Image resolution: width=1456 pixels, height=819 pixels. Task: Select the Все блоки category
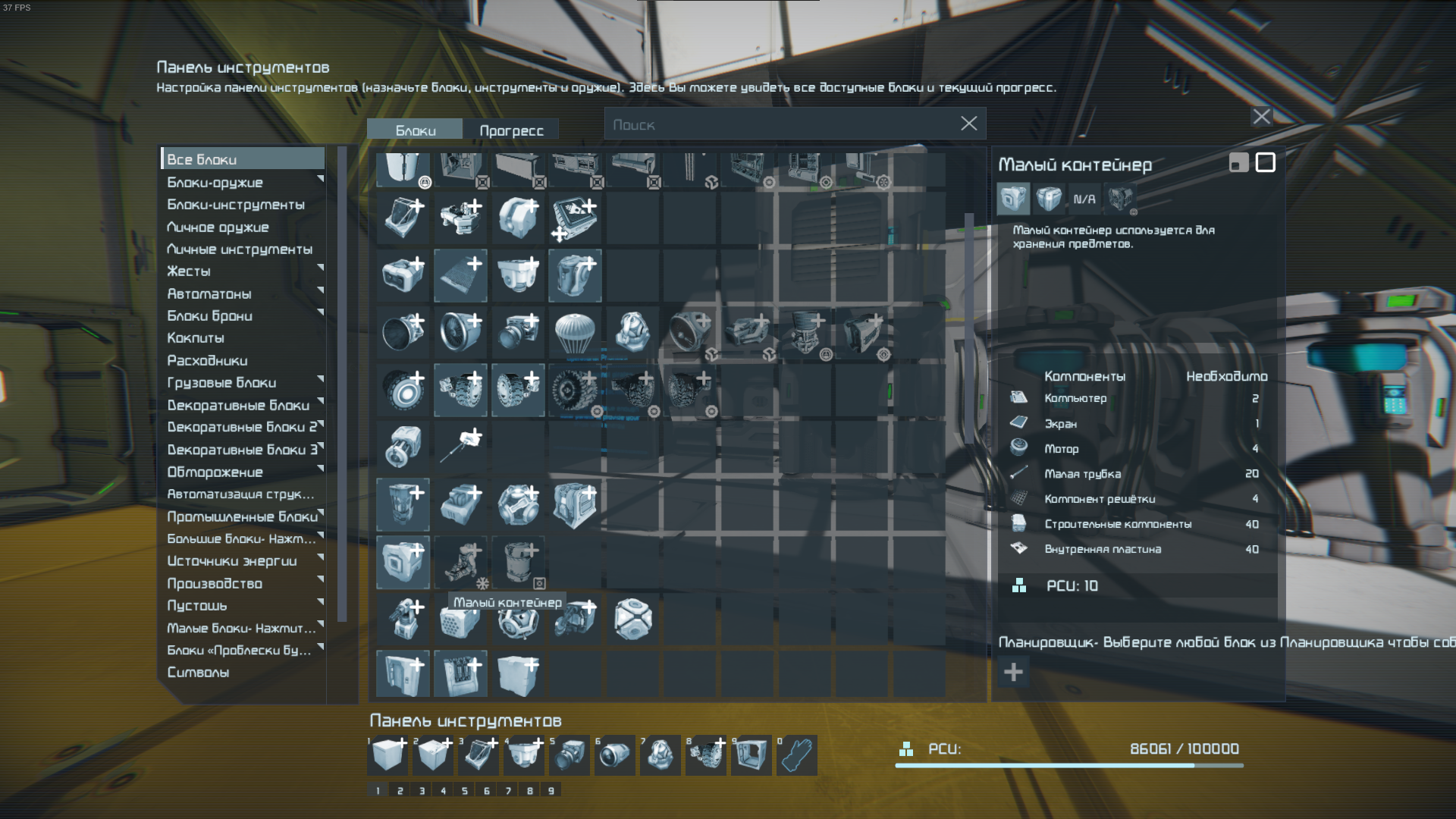(243, 159)
